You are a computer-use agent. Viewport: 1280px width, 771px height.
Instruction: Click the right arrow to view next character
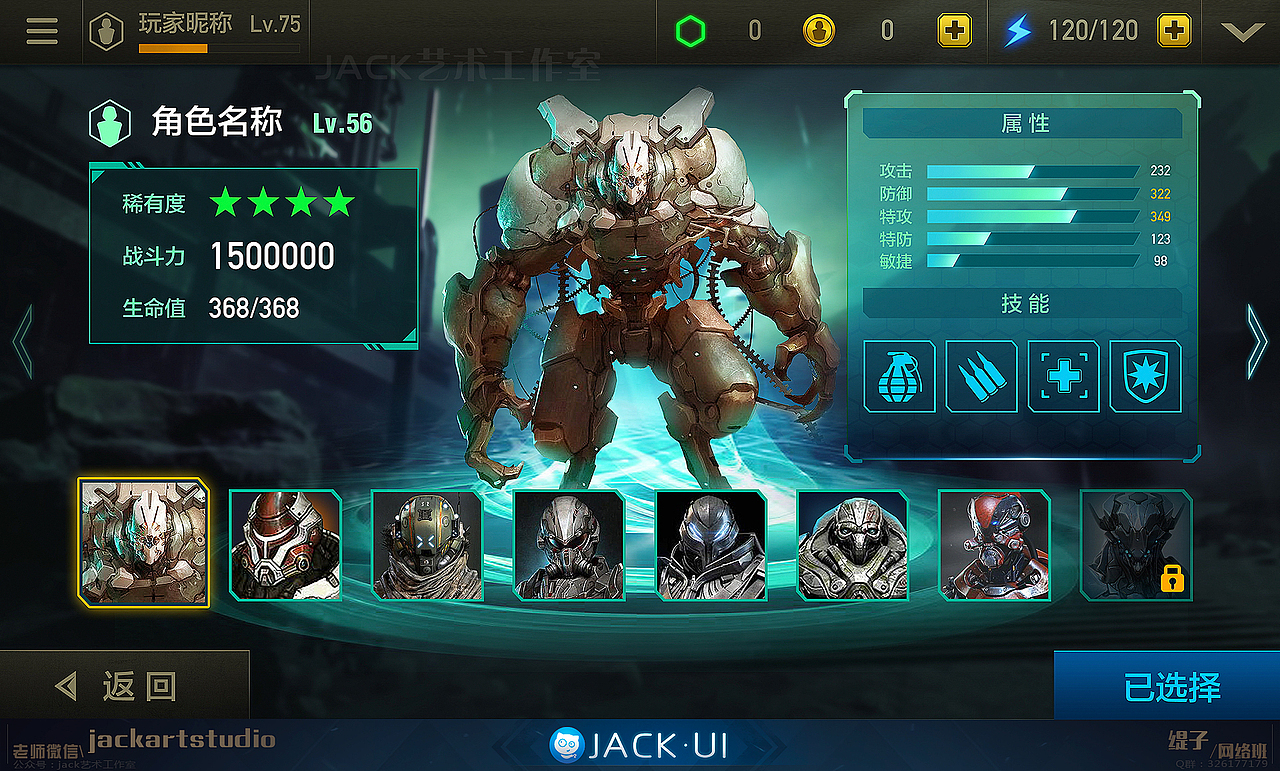point(1257,340)
